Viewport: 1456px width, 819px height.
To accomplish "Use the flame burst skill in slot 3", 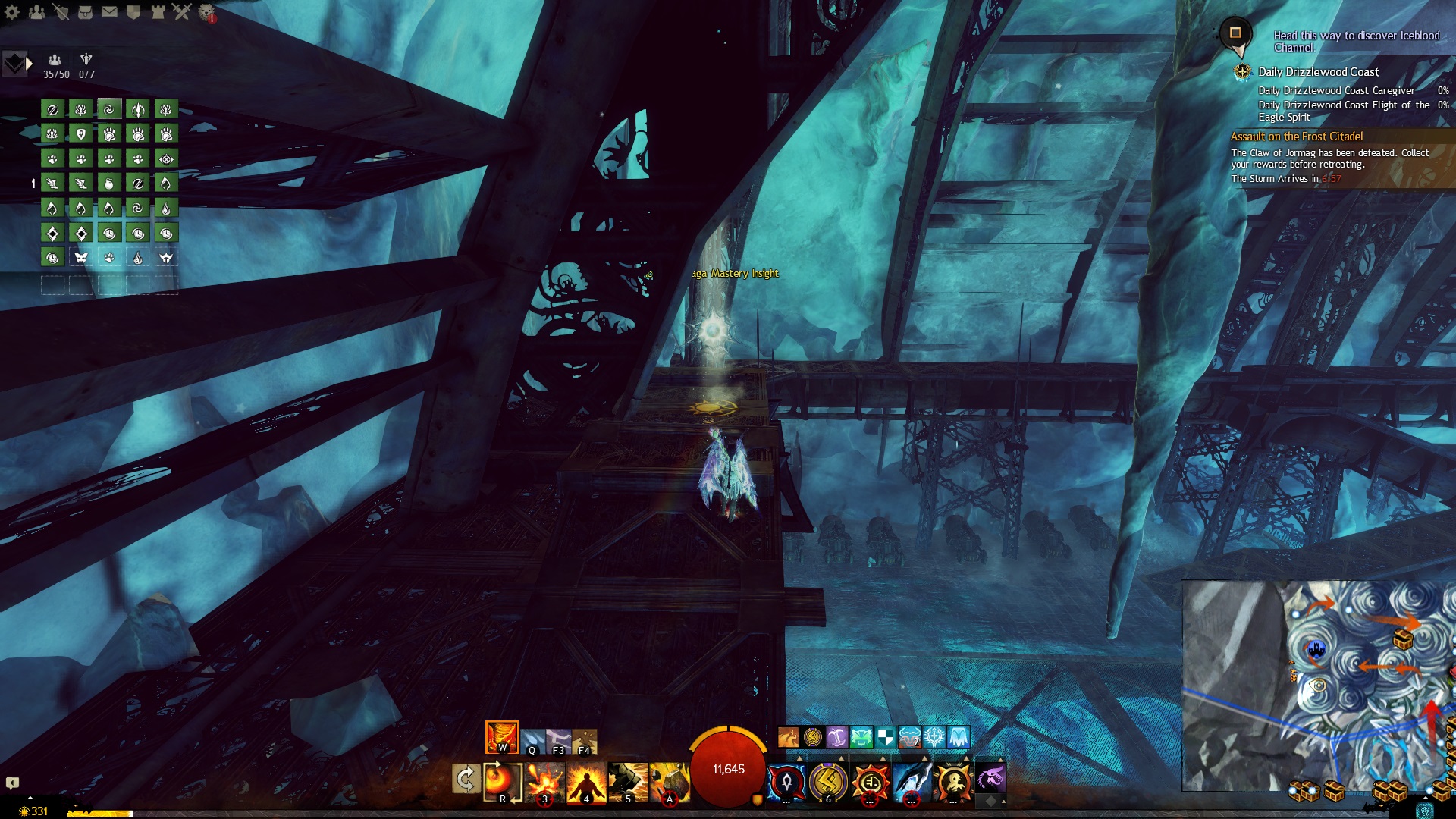I will click(x=544, y=783).
